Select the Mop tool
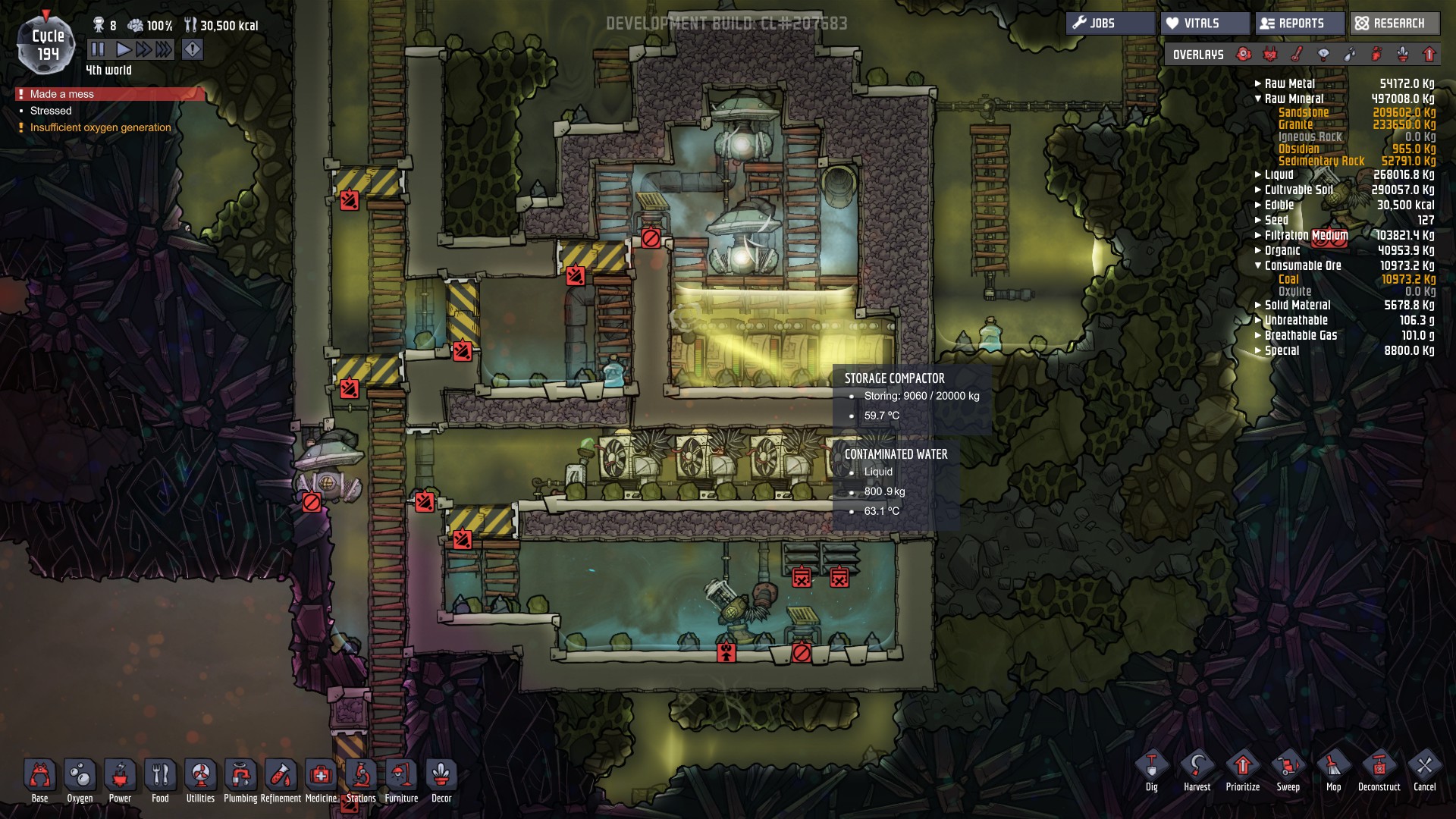1456x819 pixels. click(x=1333, y=770)
